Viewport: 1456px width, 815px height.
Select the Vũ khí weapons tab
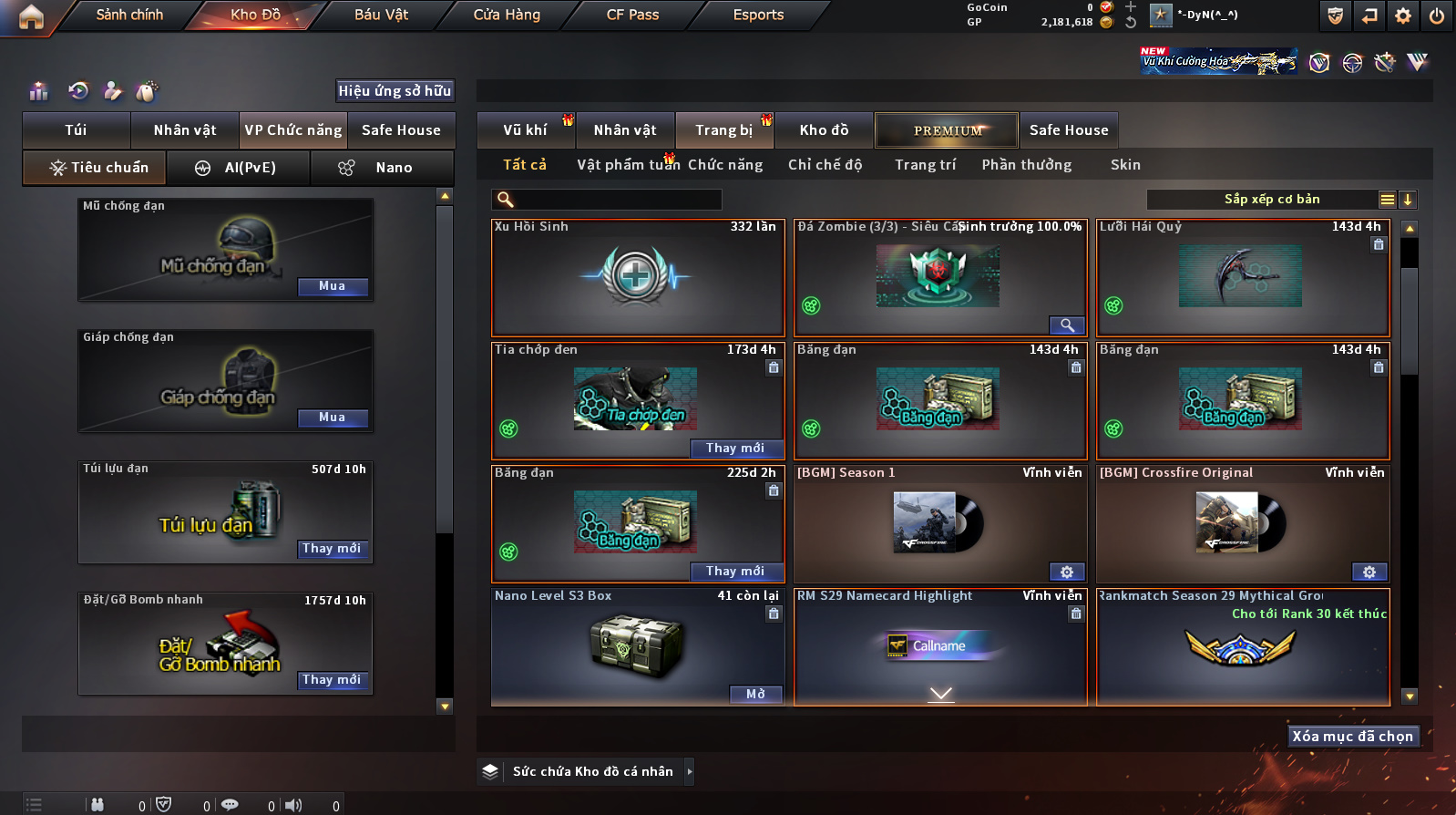point(526,130)
